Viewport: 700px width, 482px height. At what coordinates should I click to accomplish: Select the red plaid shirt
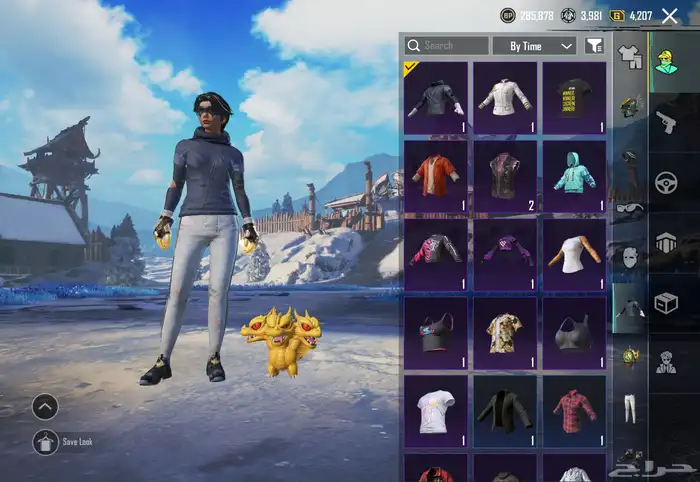point(575,410)
